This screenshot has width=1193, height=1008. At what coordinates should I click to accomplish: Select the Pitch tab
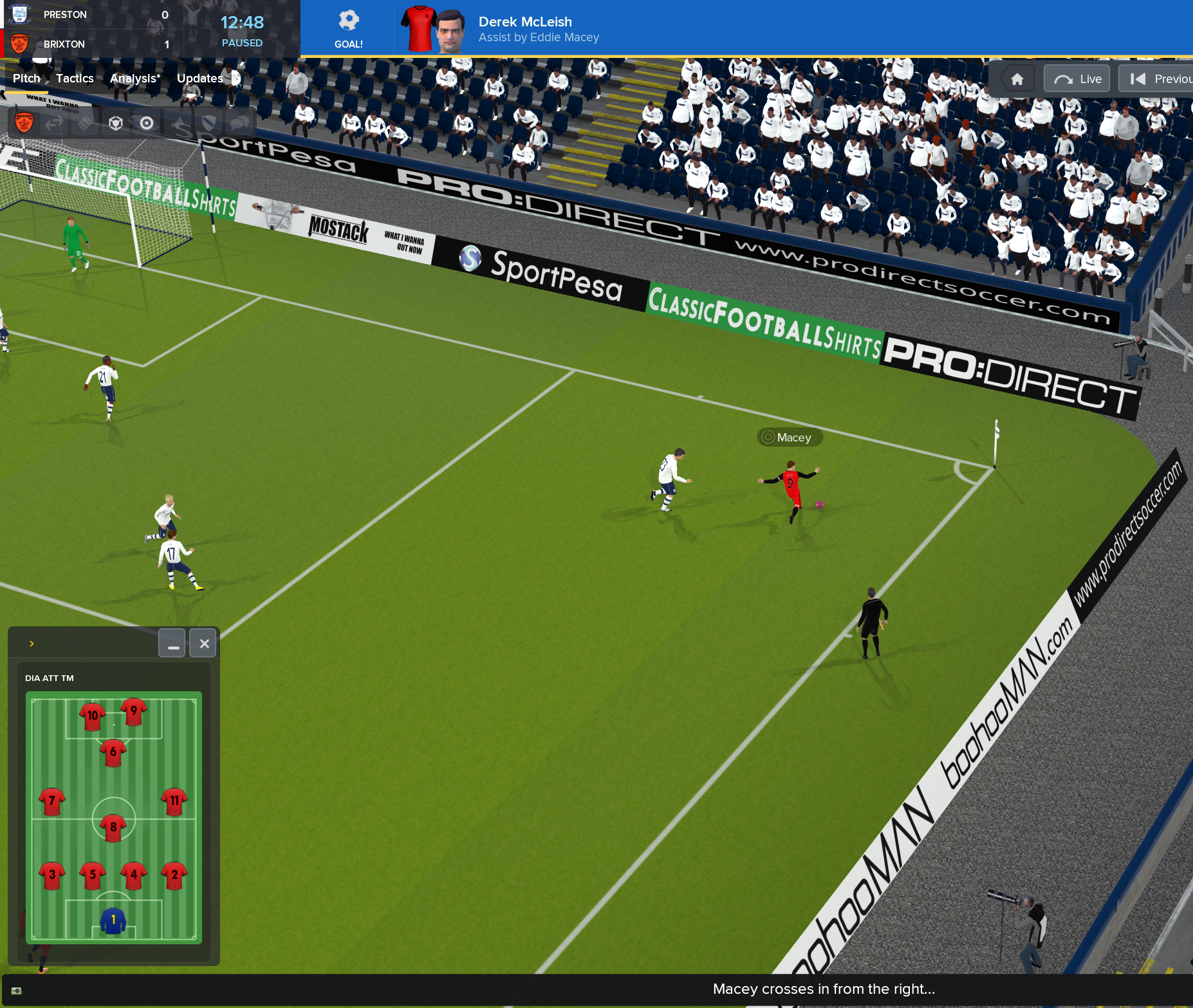[x=26, y=79]
